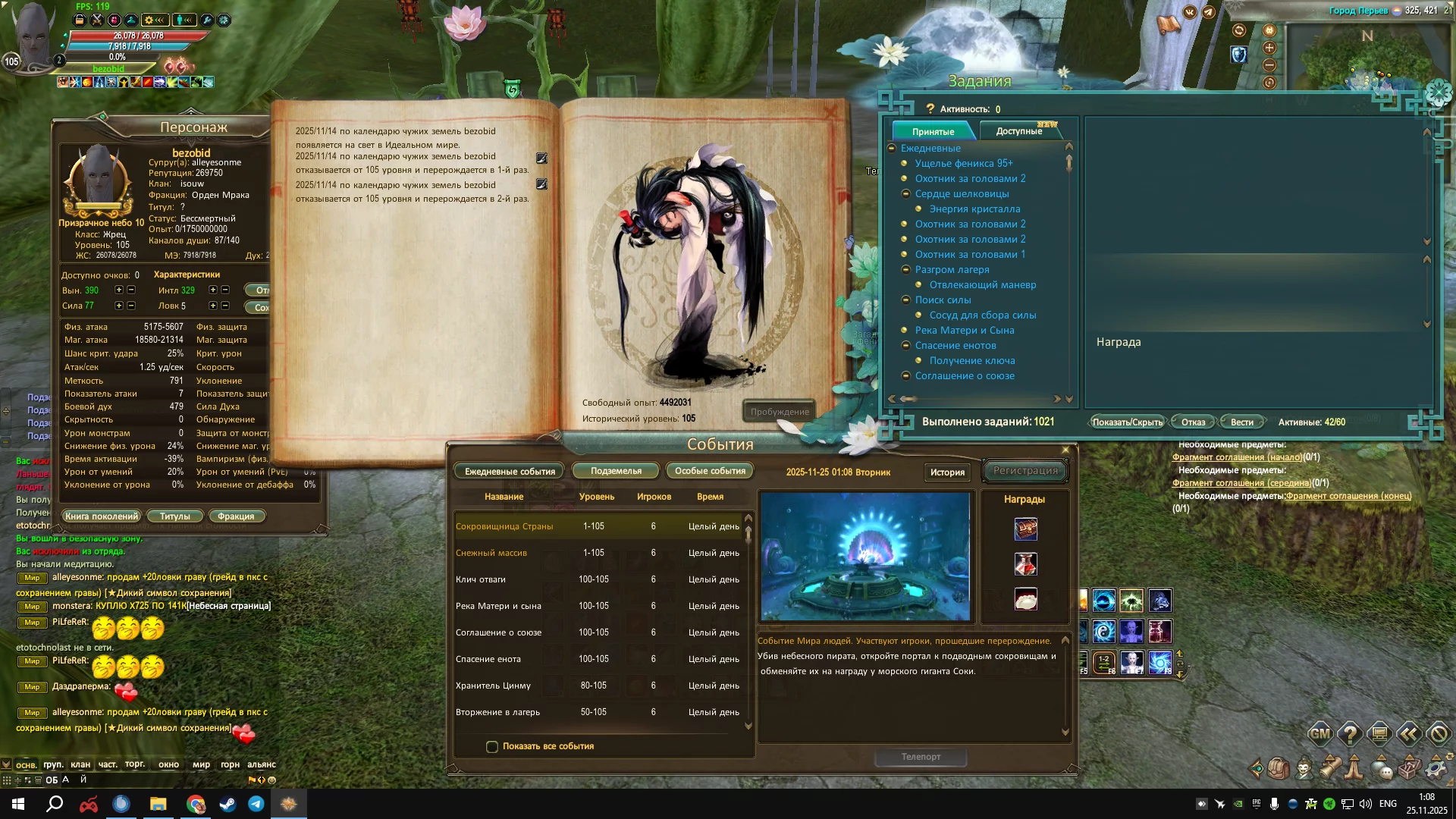Click the Вести quest button

coord(1241,422)
